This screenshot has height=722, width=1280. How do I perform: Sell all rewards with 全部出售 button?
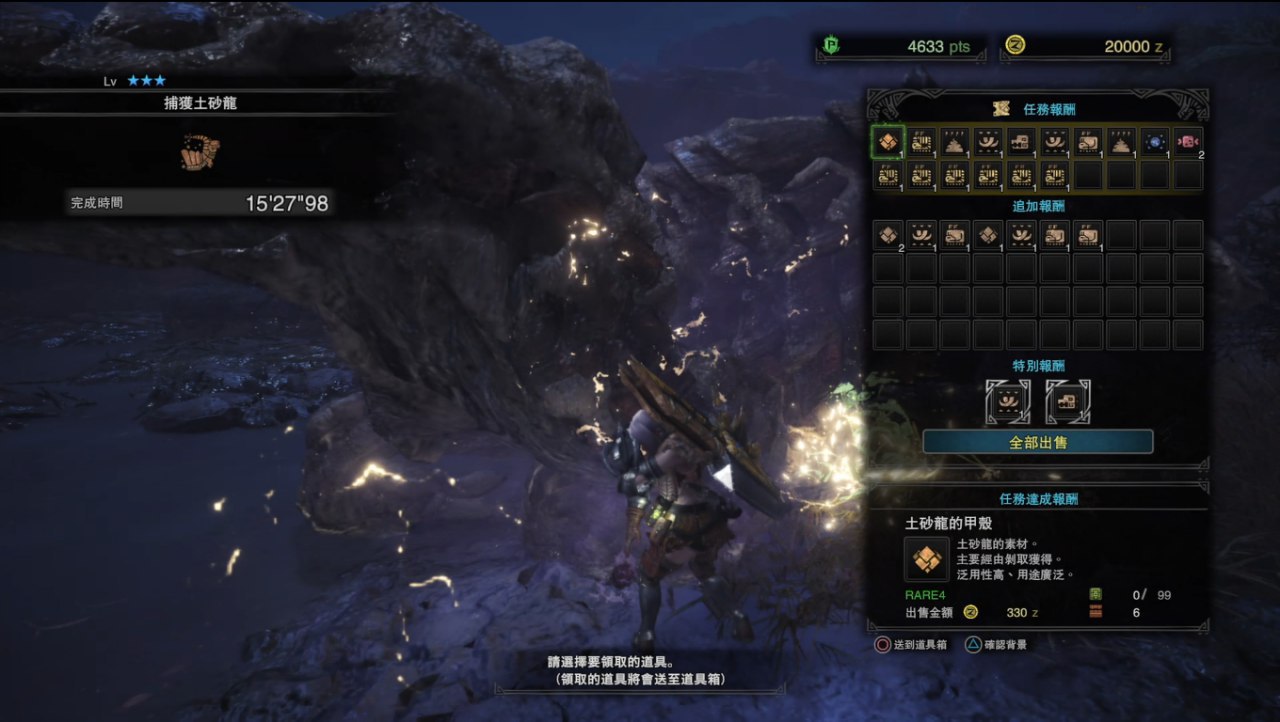tap(1037, 442)
